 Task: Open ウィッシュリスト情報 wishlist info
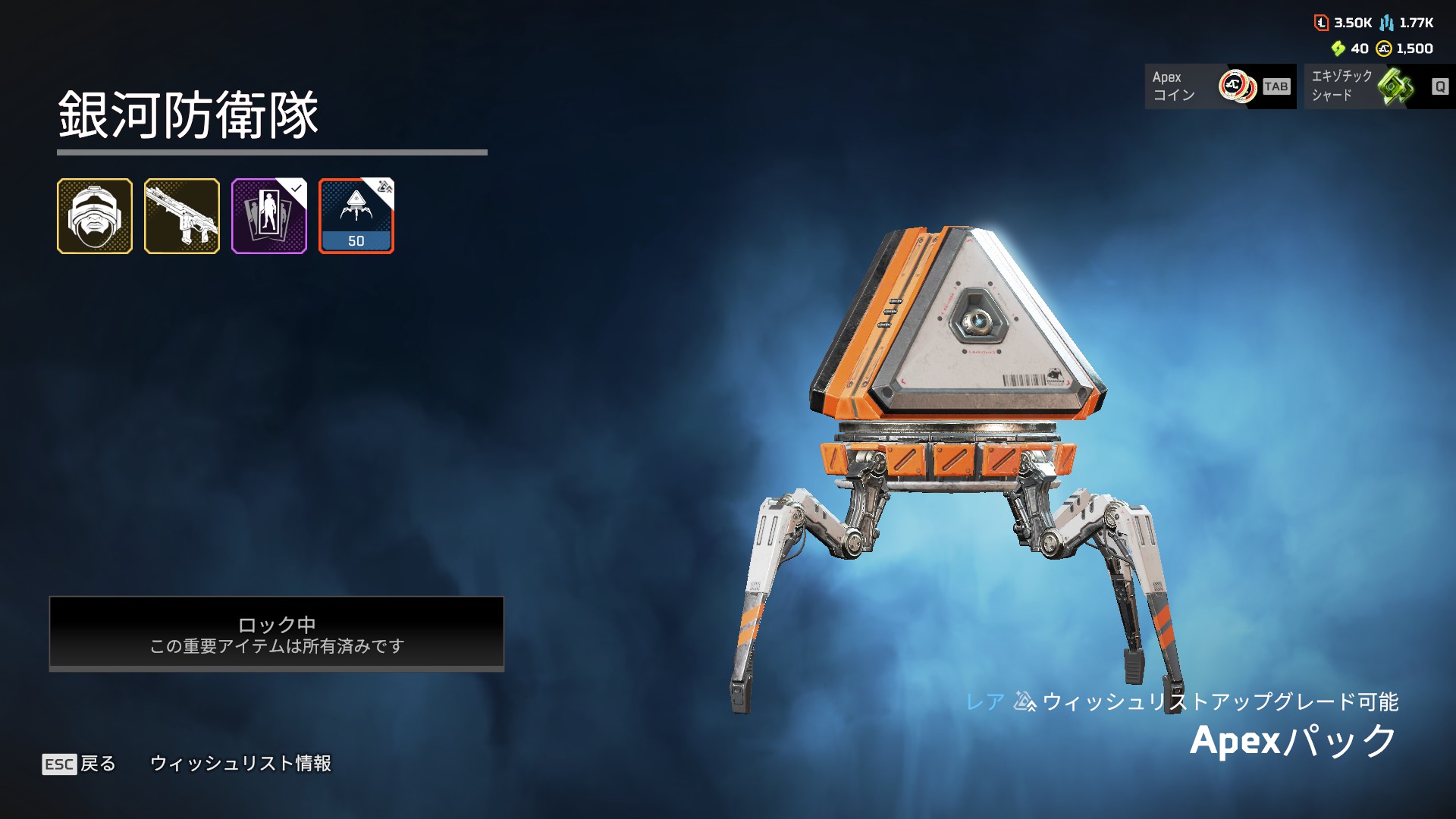point(240,764)
